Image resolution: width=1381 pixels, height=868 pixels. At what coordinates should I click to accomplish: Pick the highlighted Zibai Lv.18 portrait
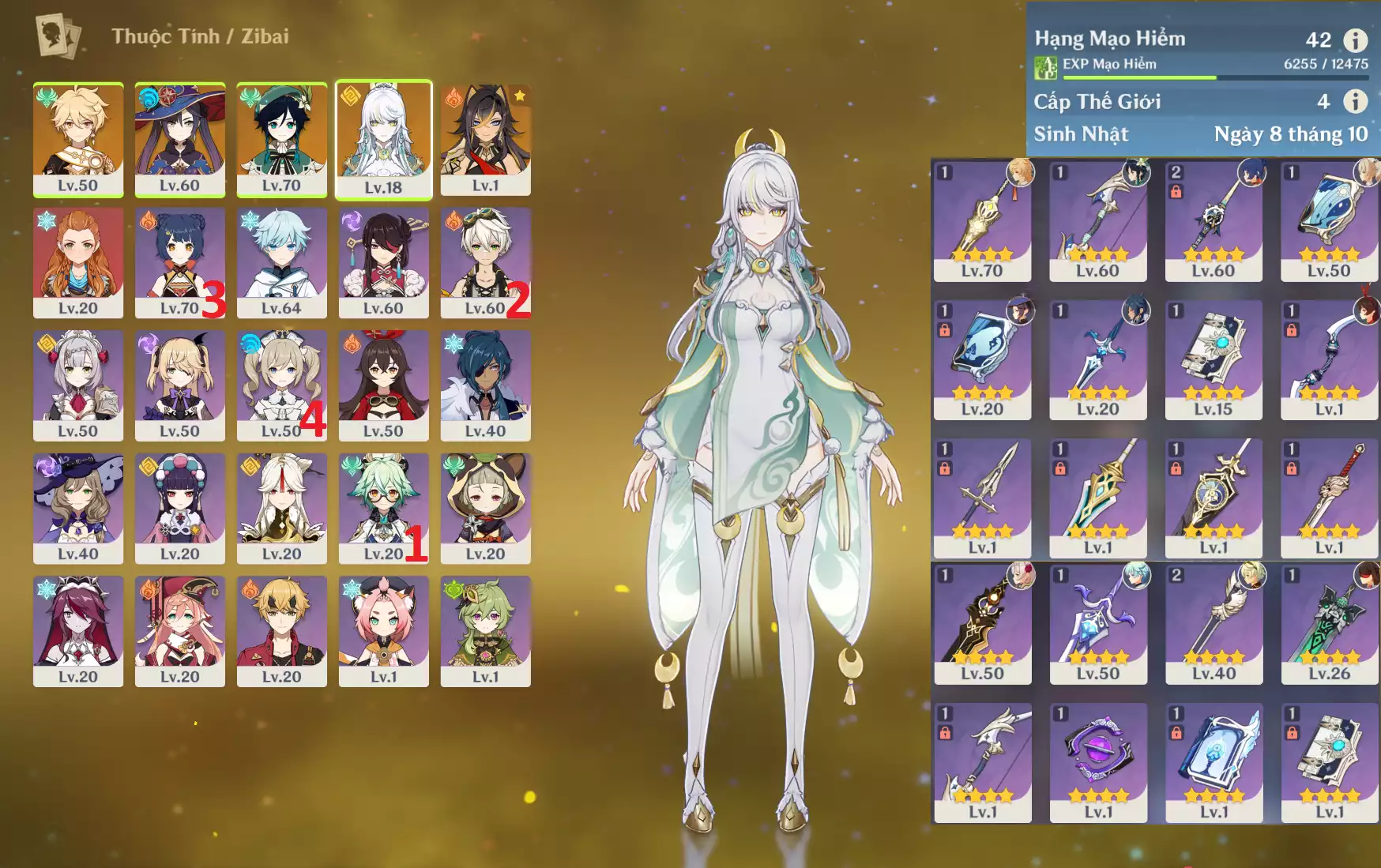[384, 139]
